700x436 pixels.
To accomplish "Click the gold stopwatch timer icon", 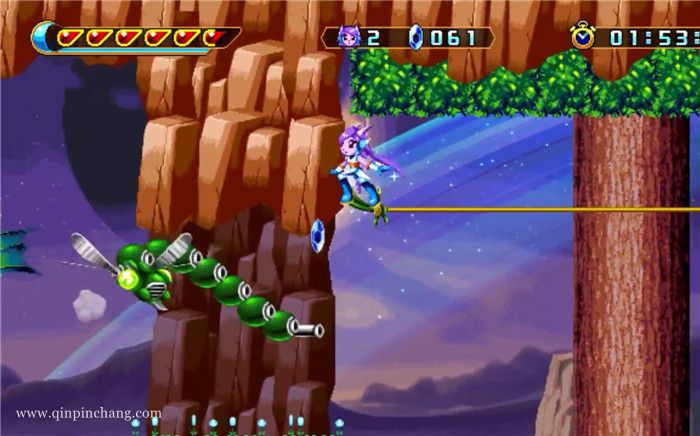I will pyautogui.click(x=582, y=37).
